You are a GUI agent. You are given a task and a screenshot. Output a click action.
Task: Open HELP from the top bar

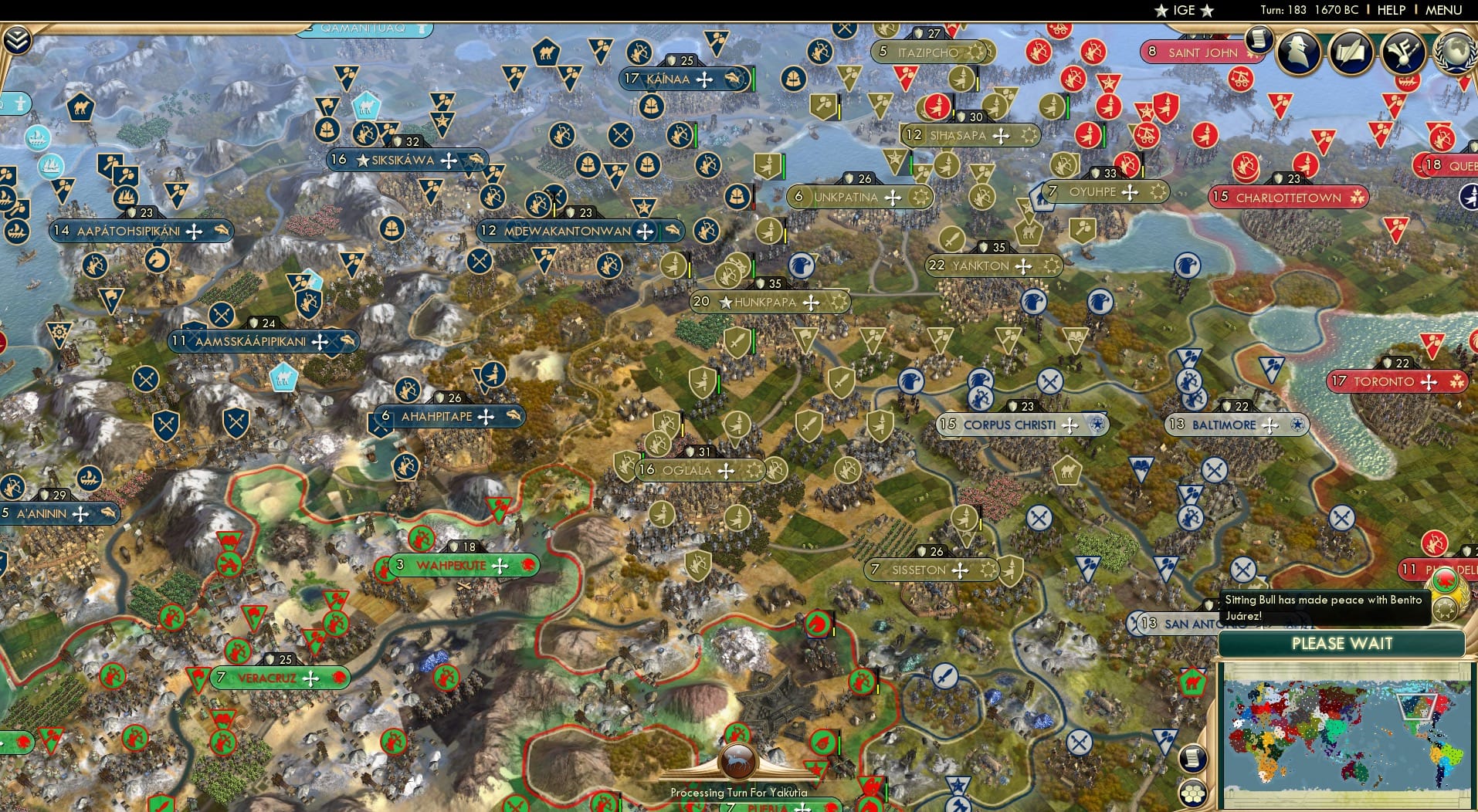[x=1390, y=10]
